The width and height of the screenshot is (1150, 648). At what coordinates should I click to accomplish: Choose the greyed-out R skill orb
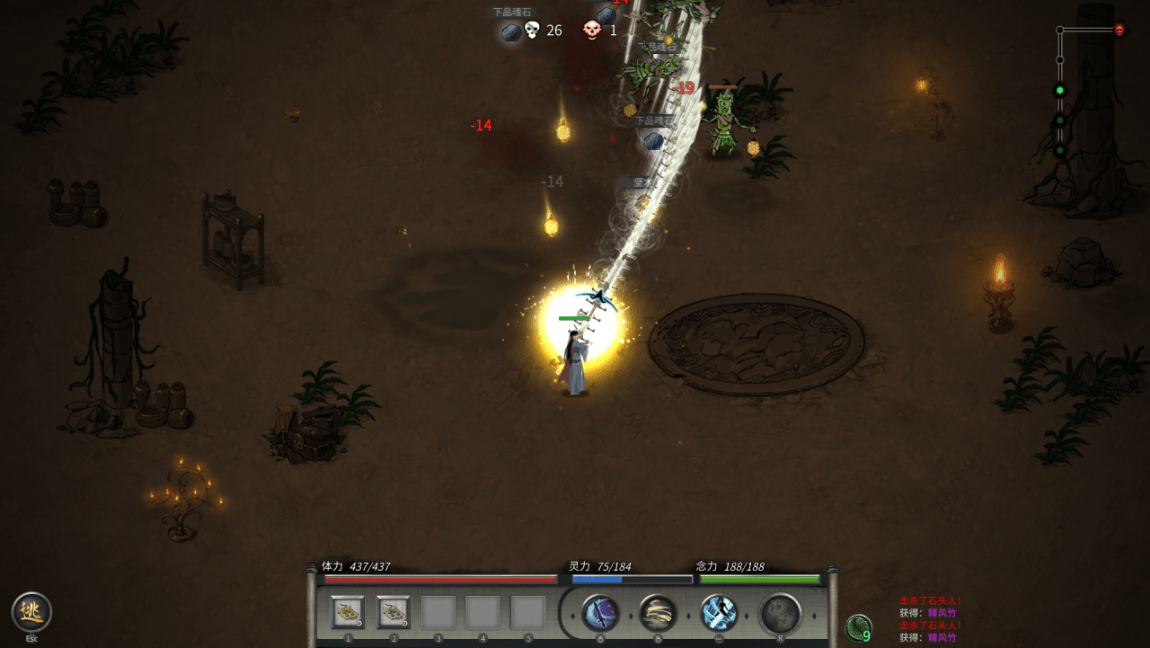780,613
